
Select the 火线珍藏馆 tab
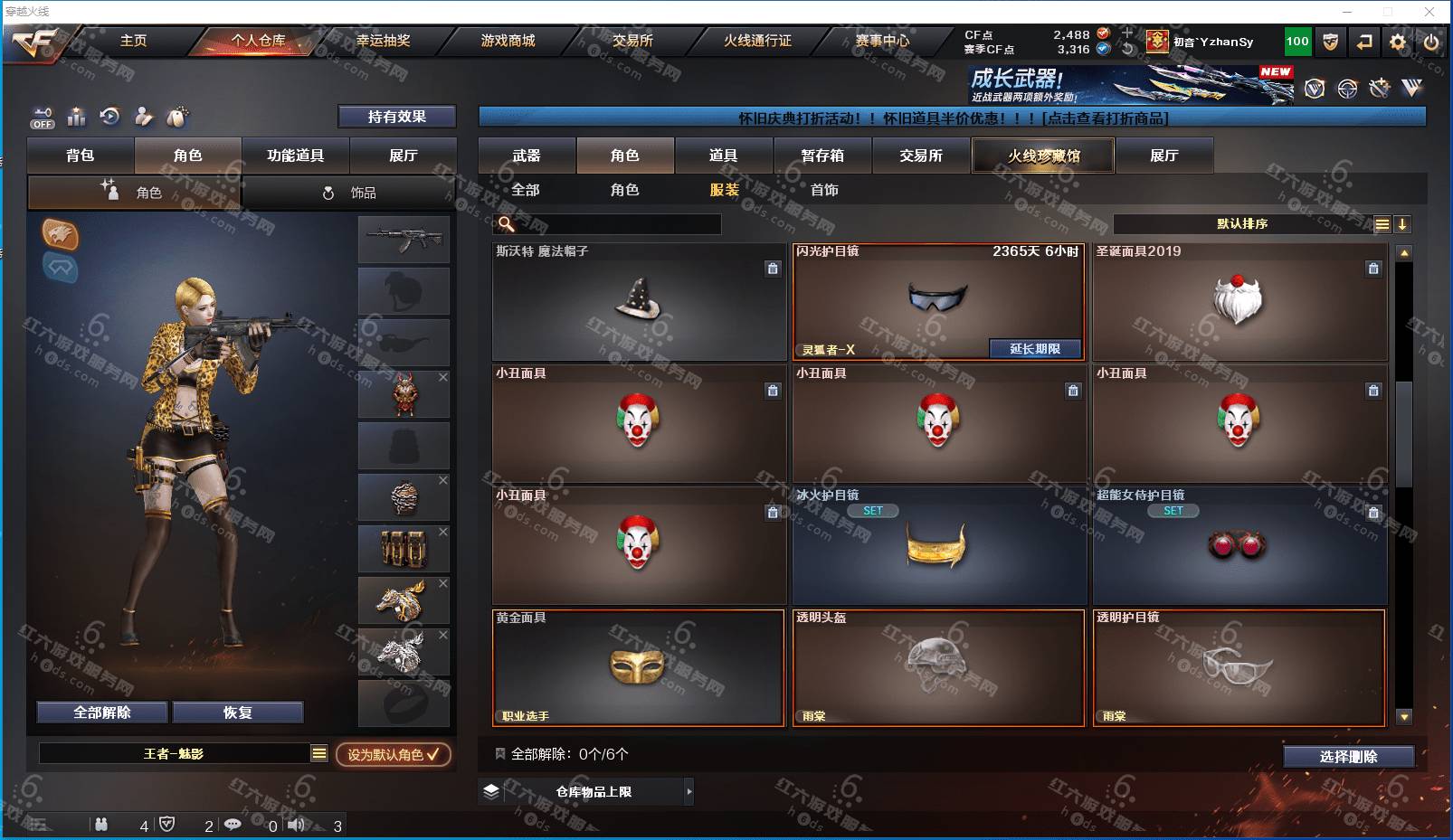click(x=1043, y=156)
